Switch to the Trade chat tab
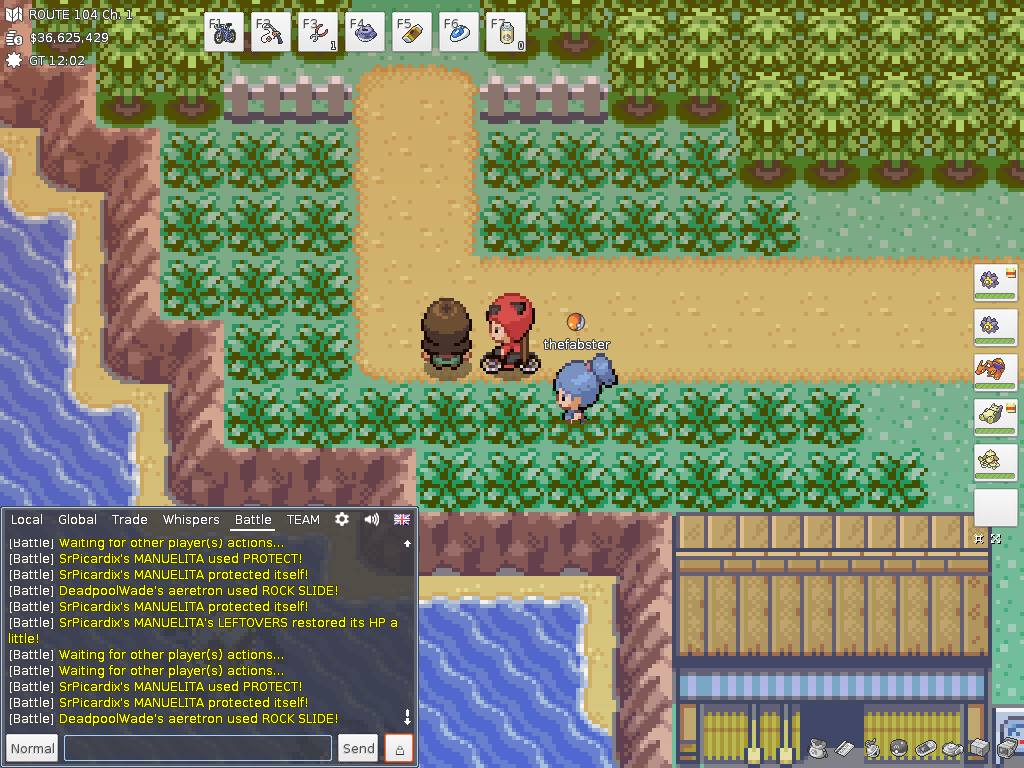 coord(130,520)
